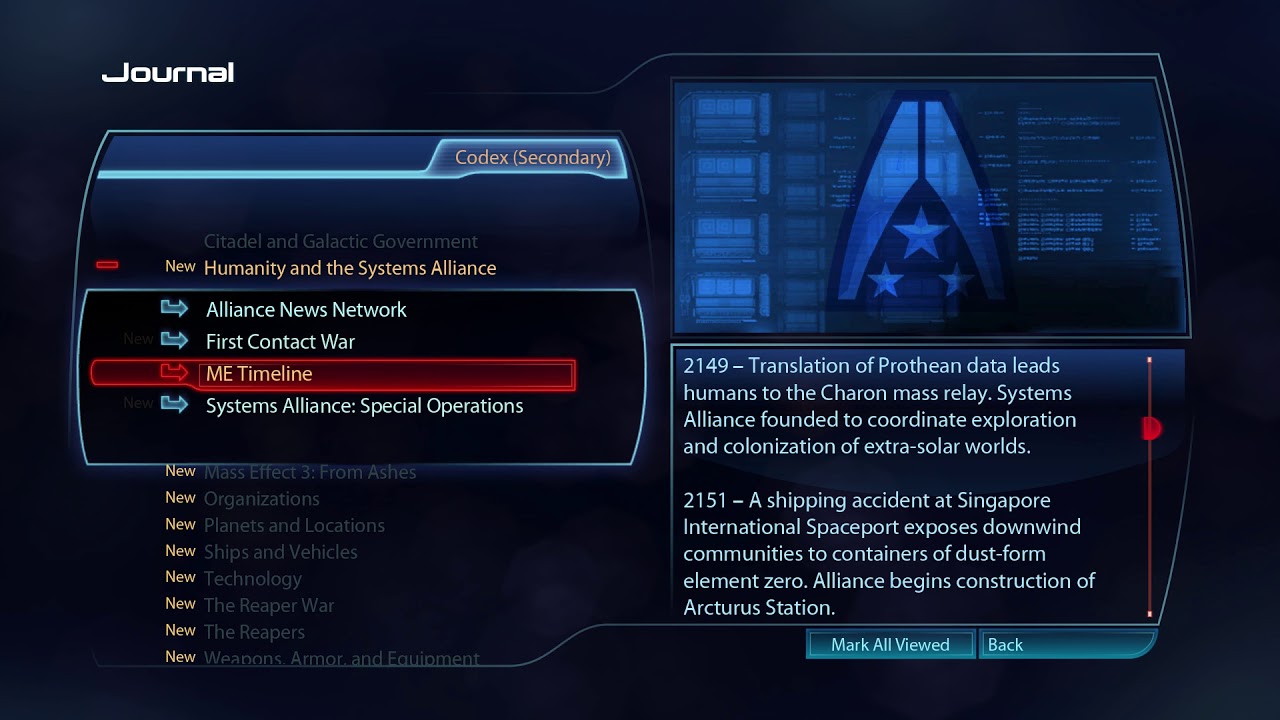Expand the Citadel and Galactic Government category
Screen dimensions: 1280x720
340,241
